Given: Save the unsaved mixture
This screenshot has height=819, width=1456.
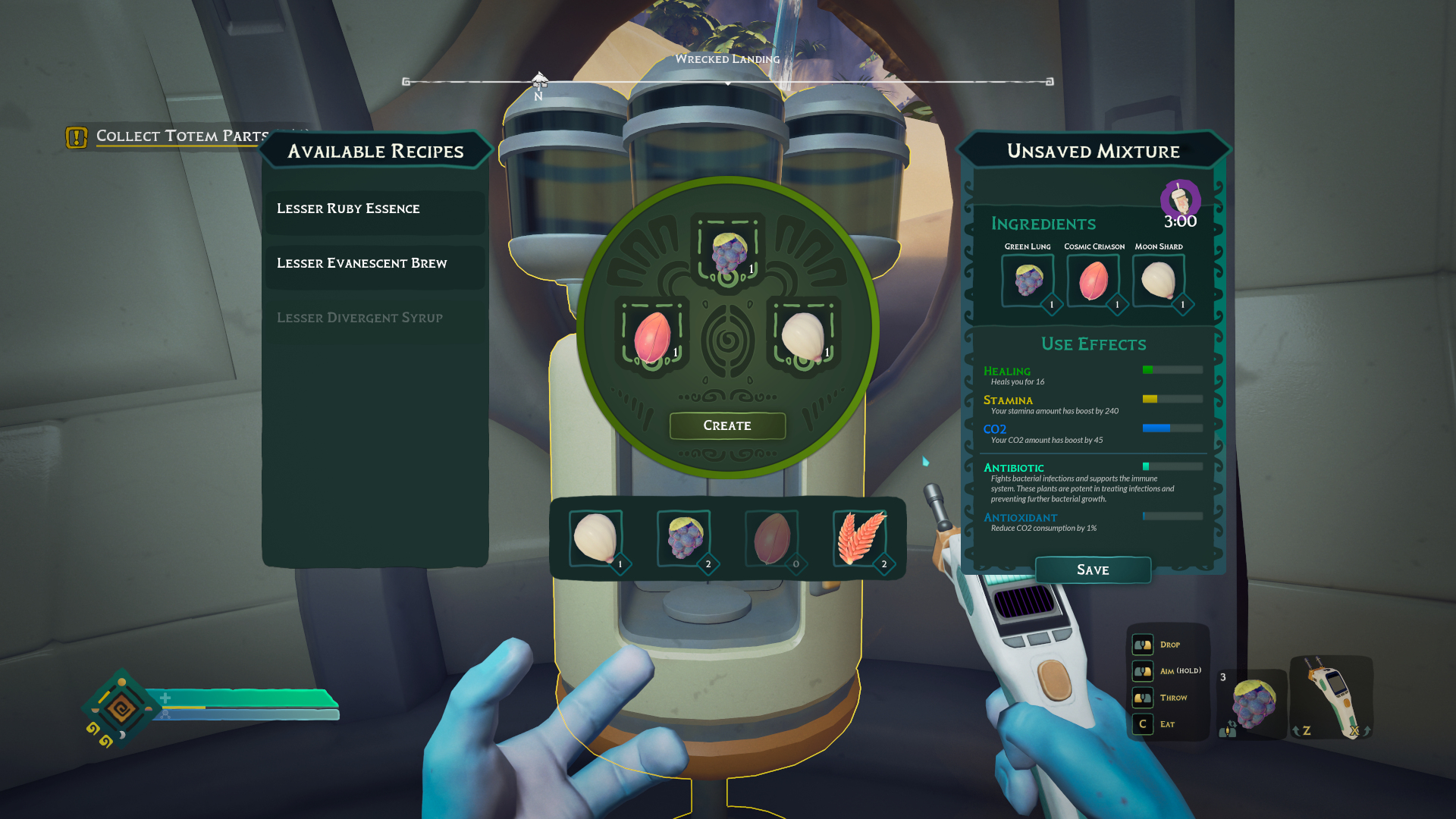Looking at the screenshot, I should (1093, 570).
